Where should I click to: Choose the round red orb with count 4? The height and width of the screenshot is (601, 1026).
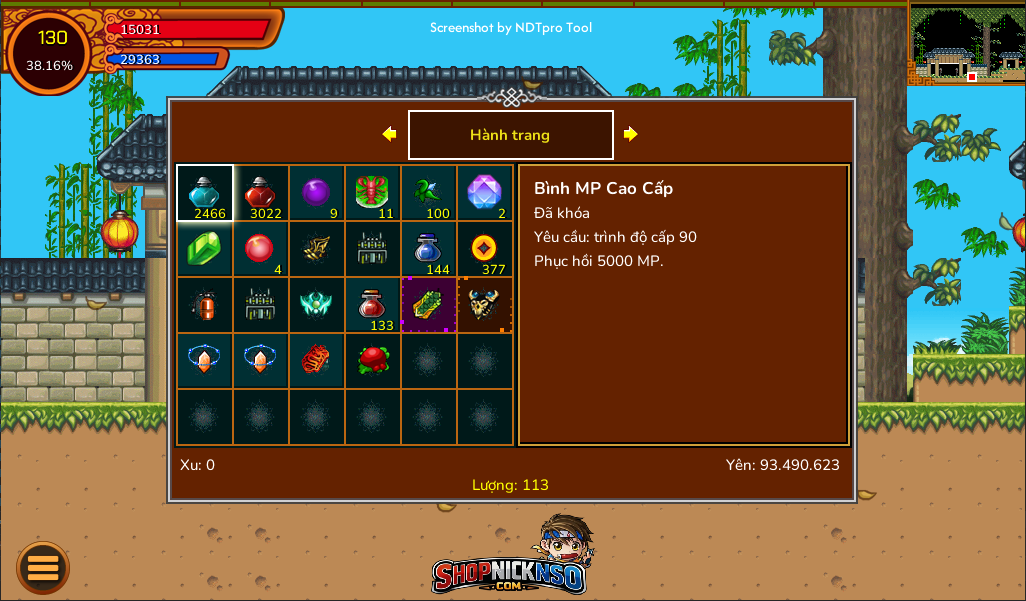[261, 249]
